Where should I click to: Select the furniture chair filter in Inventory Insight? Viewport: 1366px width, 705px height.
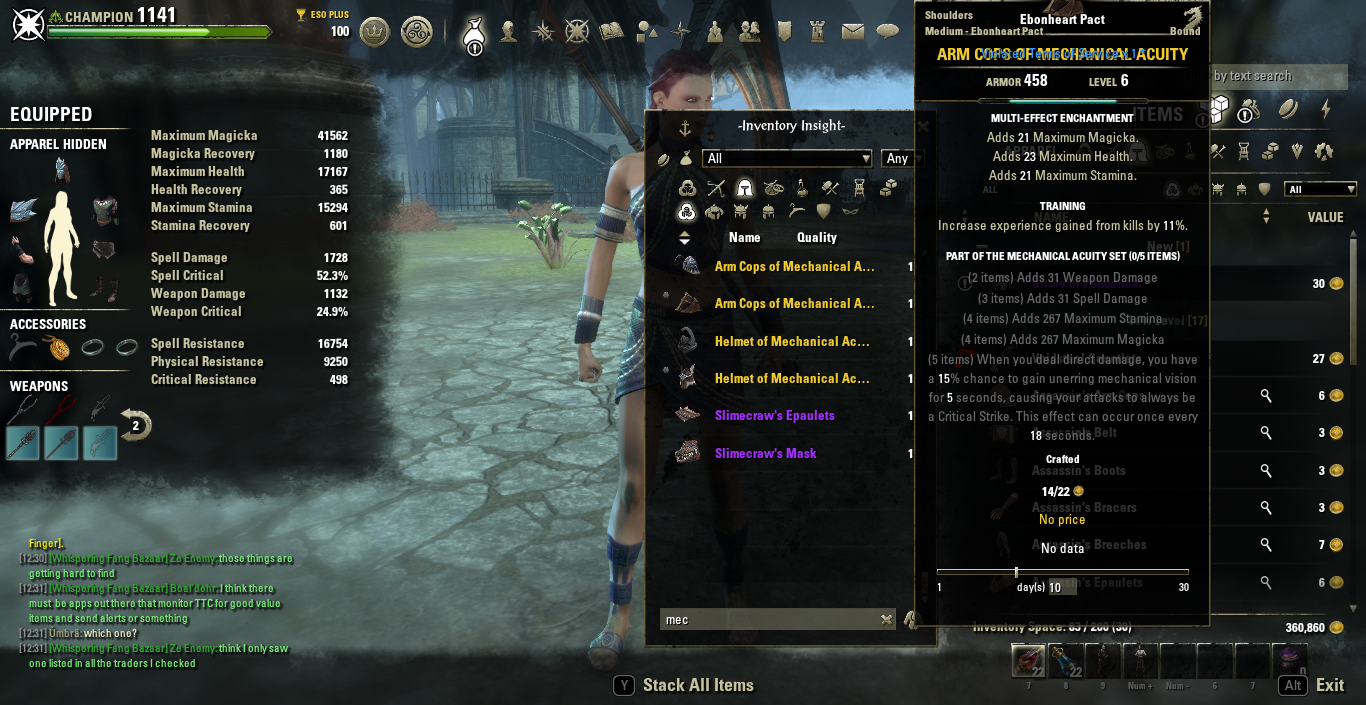click(859, 187)
